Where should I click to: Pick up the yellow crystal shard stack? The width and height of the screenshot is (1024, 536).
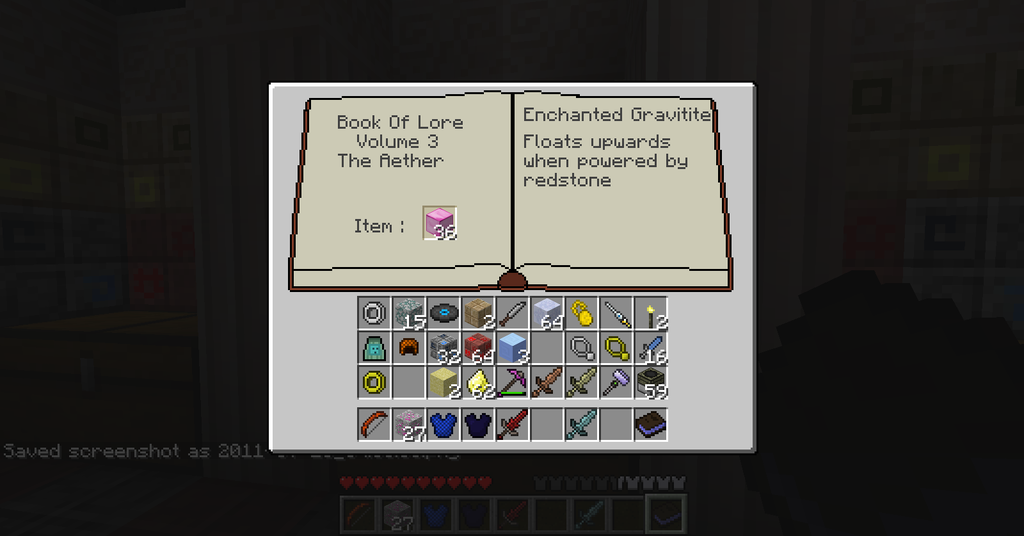coord(478,382)
